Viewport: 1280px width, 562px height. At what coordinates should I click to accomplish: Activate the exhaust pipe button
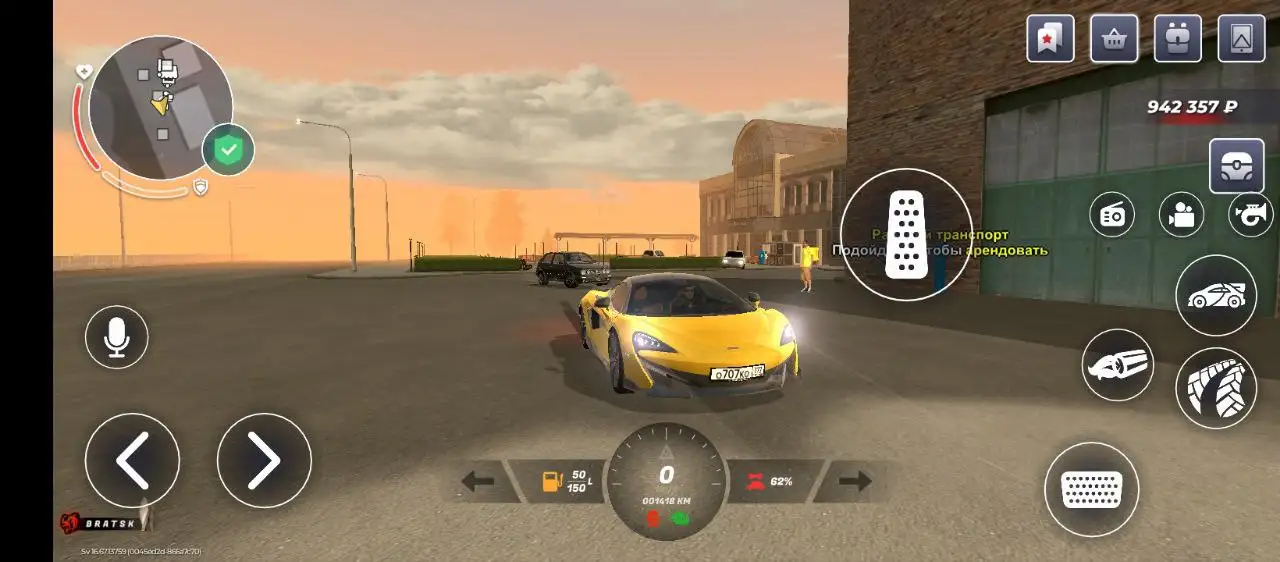coord(1118,365)
